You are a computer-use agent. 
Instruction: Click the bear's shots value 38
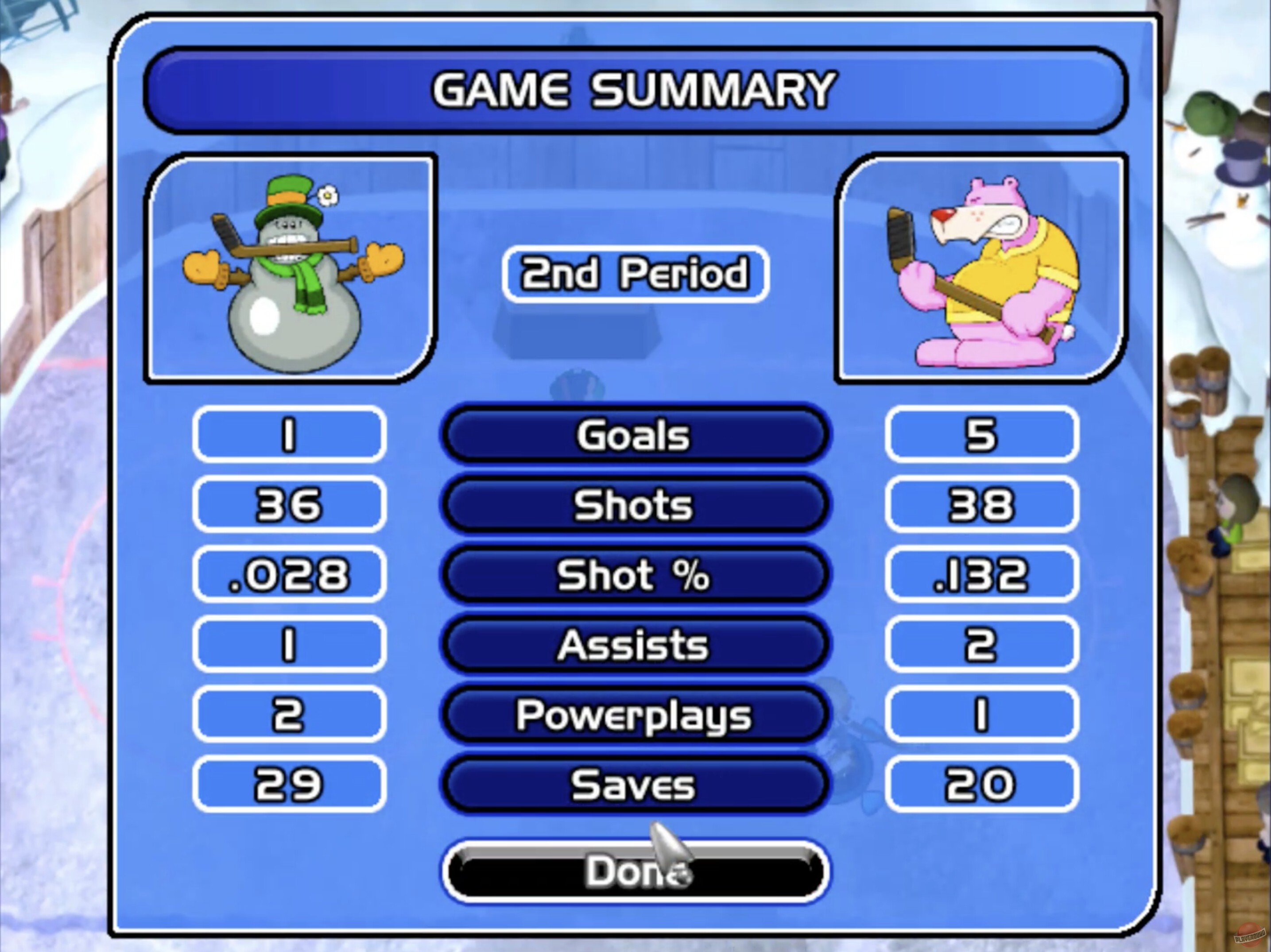tap(980, 506)
